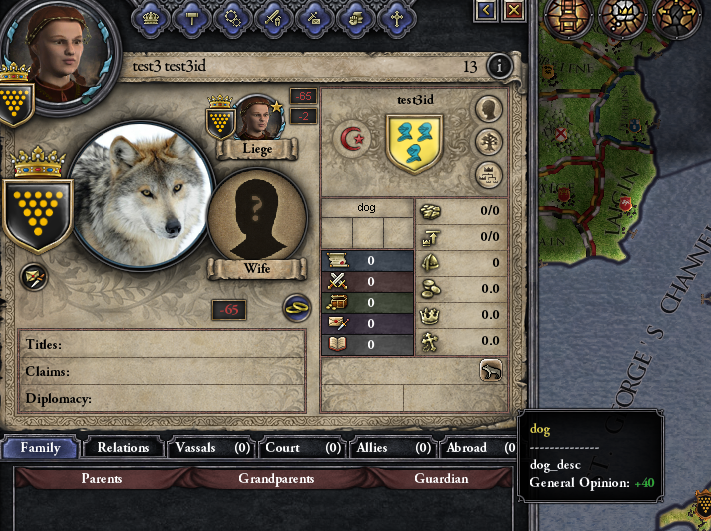Click the dog trait icon
711x531 pixels.
(490, 370)
